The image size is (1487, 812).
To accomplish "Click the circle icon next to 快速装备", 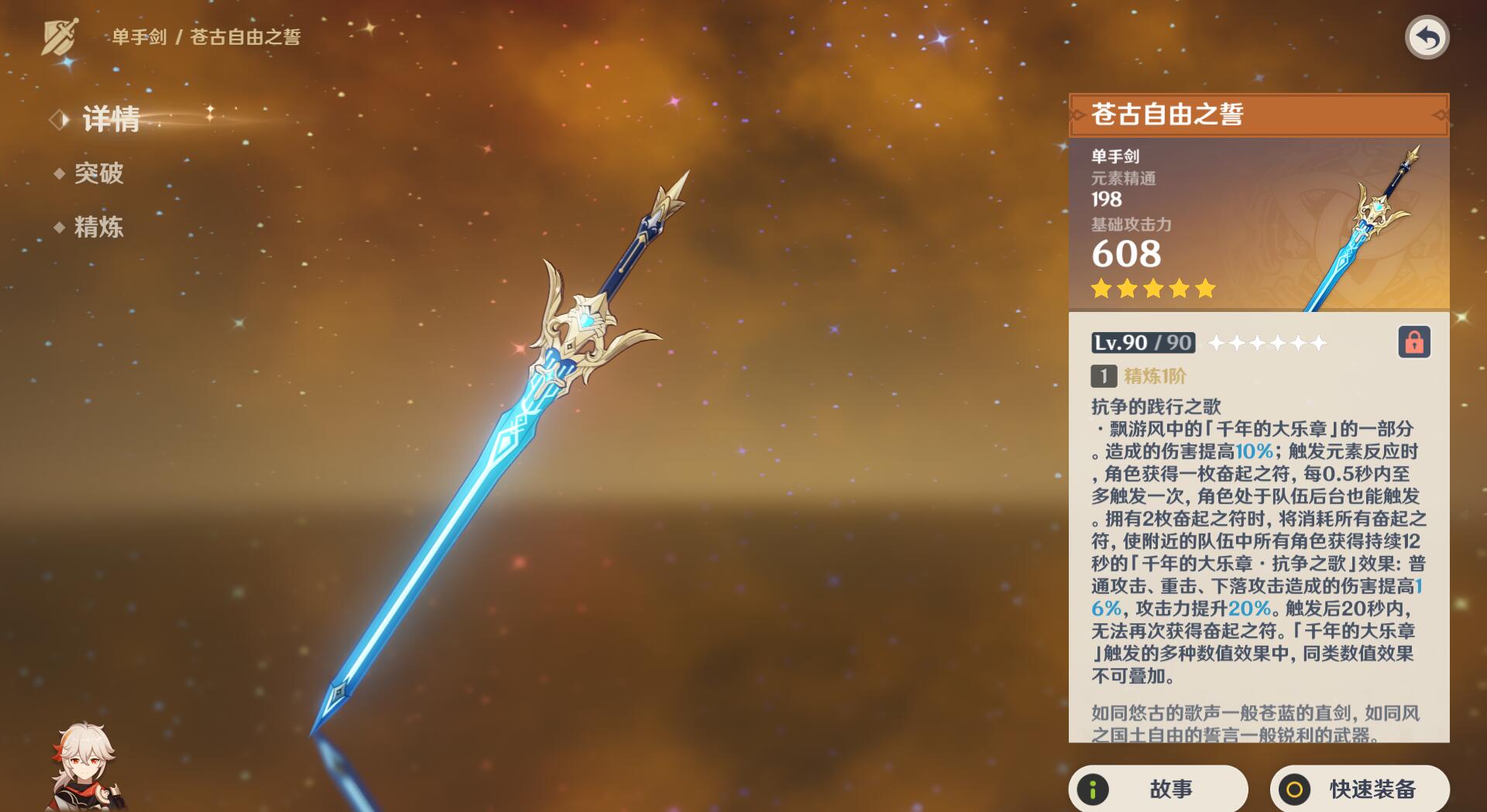I will [x=1293, y=789].
